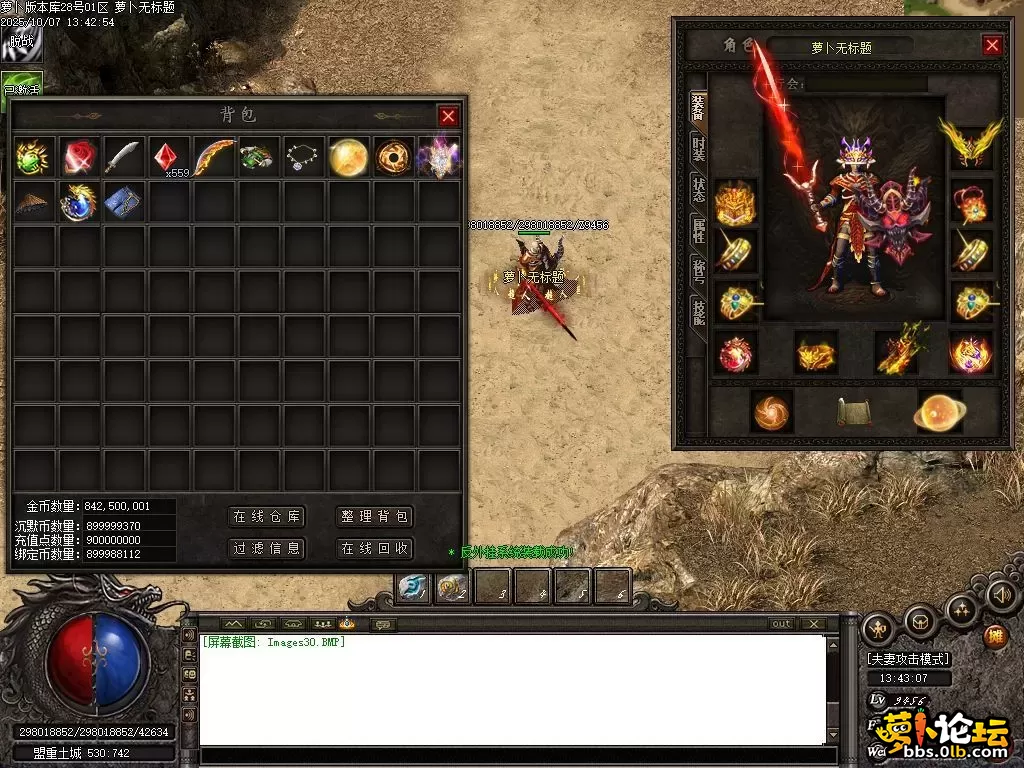The image size is (1024, 768).
Task: Pick the red rose gem item
Action: click(x=79, y=157)
